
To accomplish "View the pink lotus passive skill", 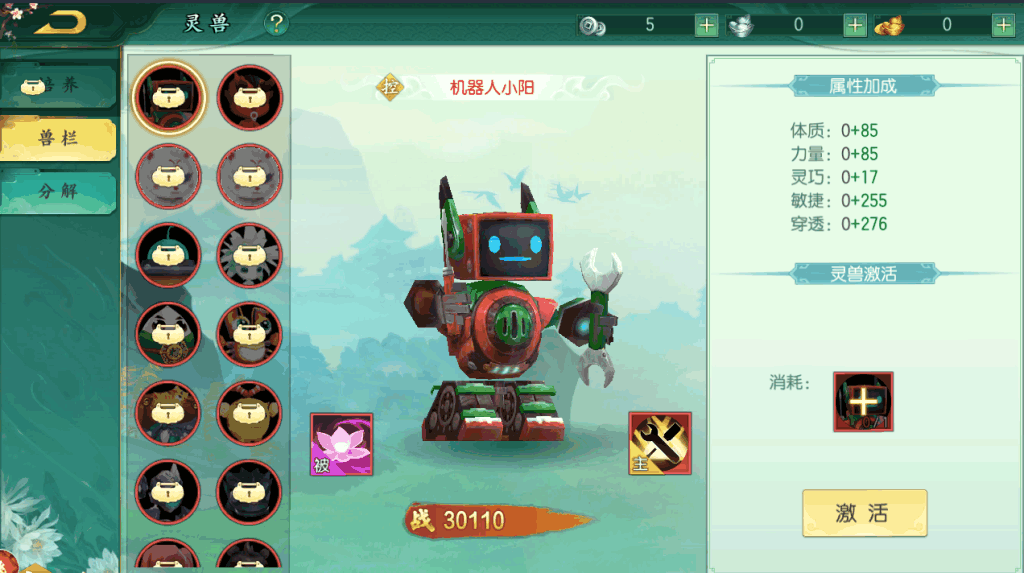I will [341, 444].
